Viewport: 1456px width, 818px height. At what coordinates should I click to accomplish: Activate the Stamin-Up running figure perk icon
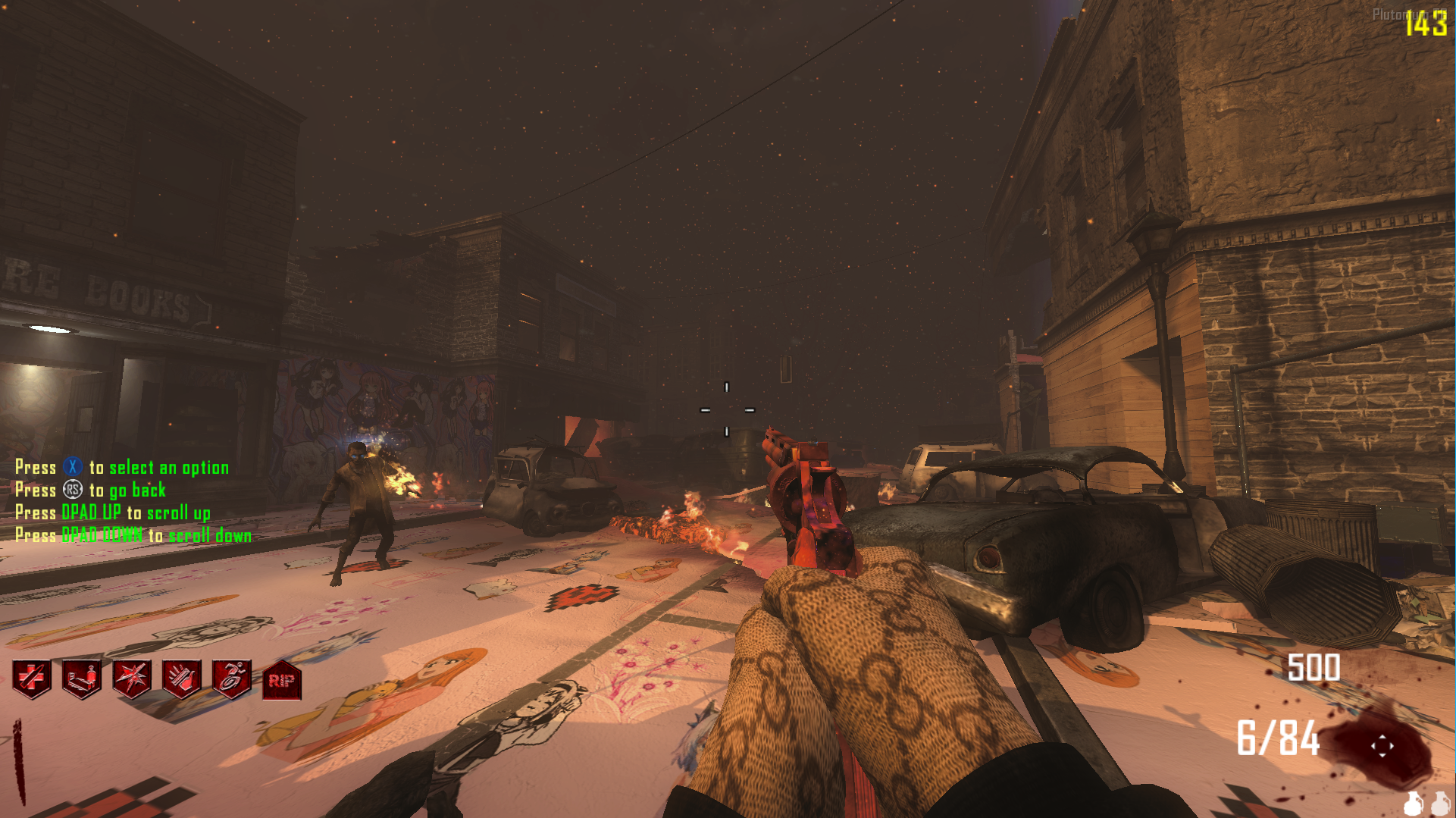click(232, 679)
